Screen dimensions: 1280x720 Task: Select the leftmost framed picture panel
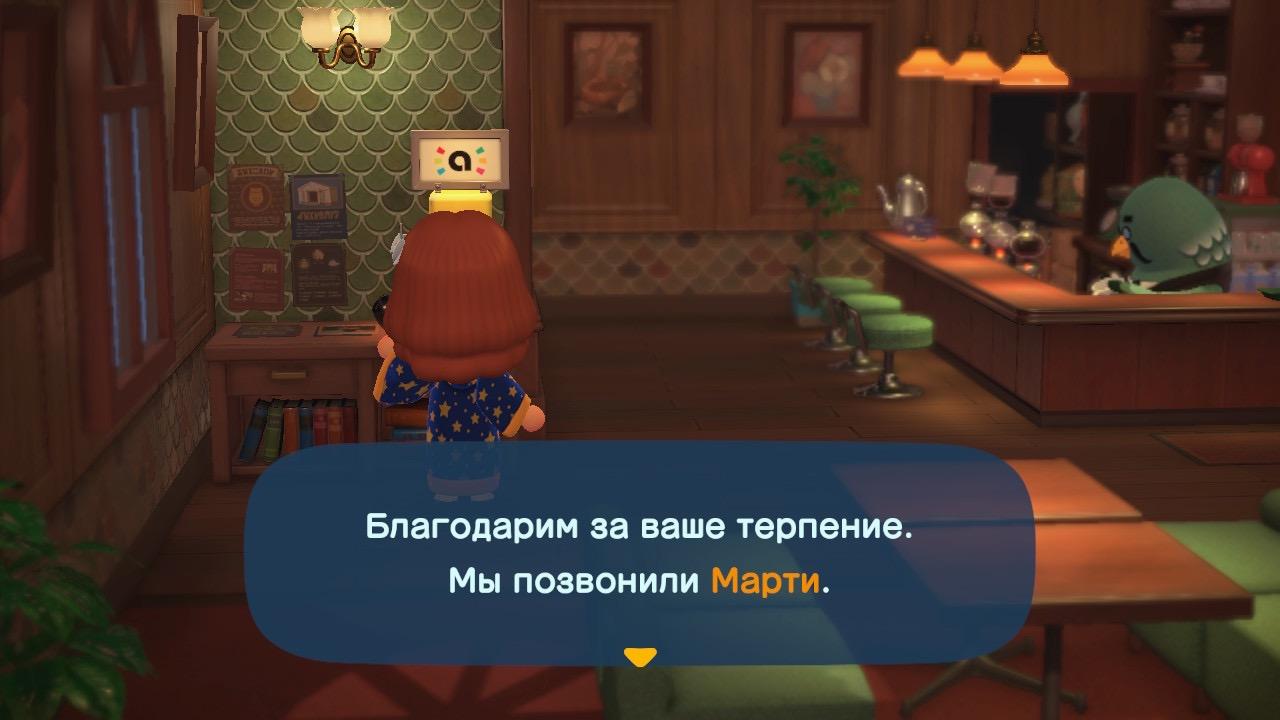point(610,70)
